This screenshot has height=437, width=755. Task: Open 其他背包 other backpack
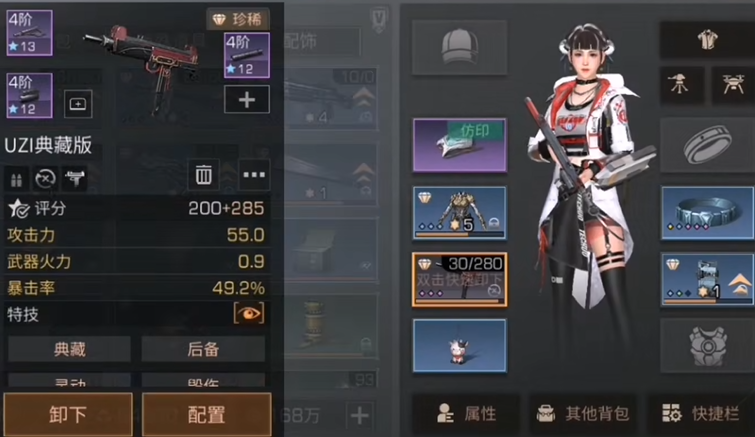582,412
